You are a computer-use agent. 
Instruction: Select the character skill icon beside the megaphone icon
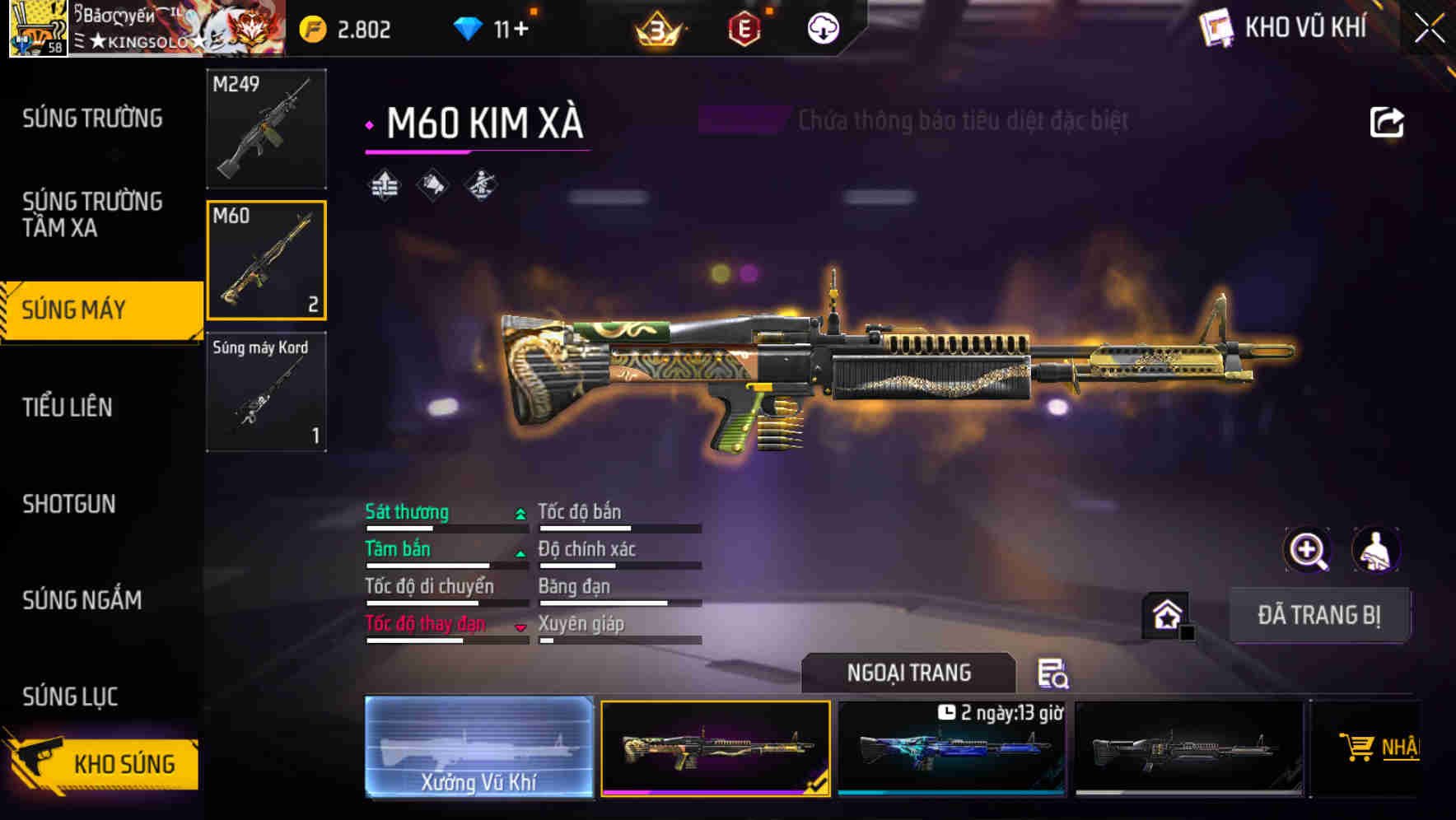coord(480,184)
